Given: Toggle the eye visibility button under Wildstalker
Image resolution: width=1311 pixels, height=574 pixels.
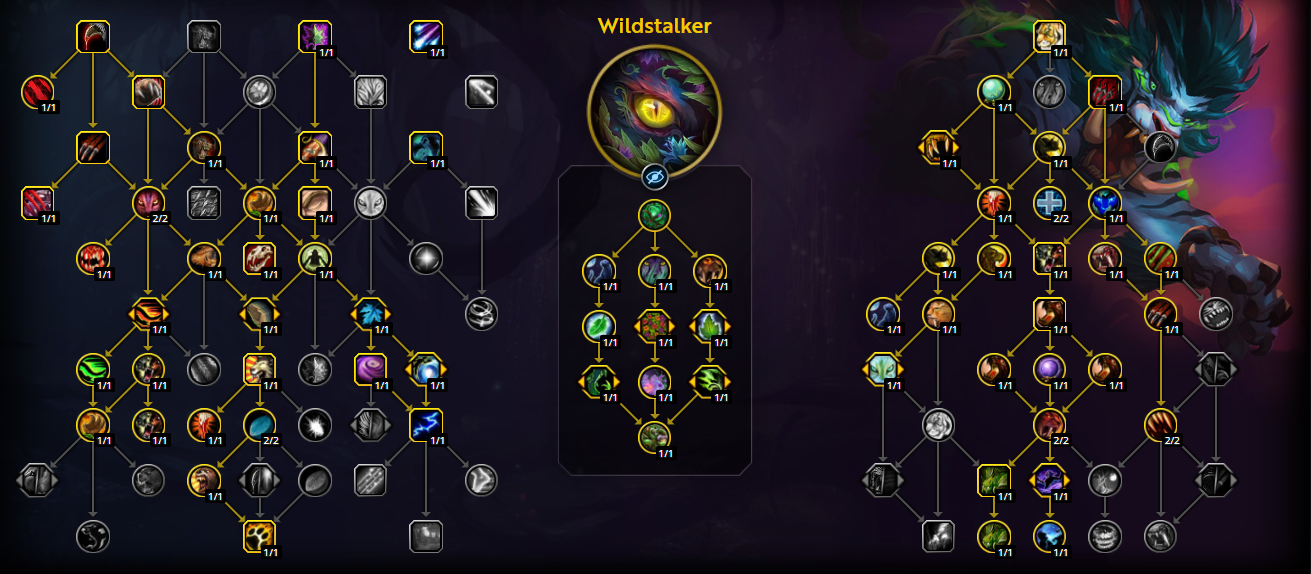Looking at the screenshot, I should [x=654, y=177].
